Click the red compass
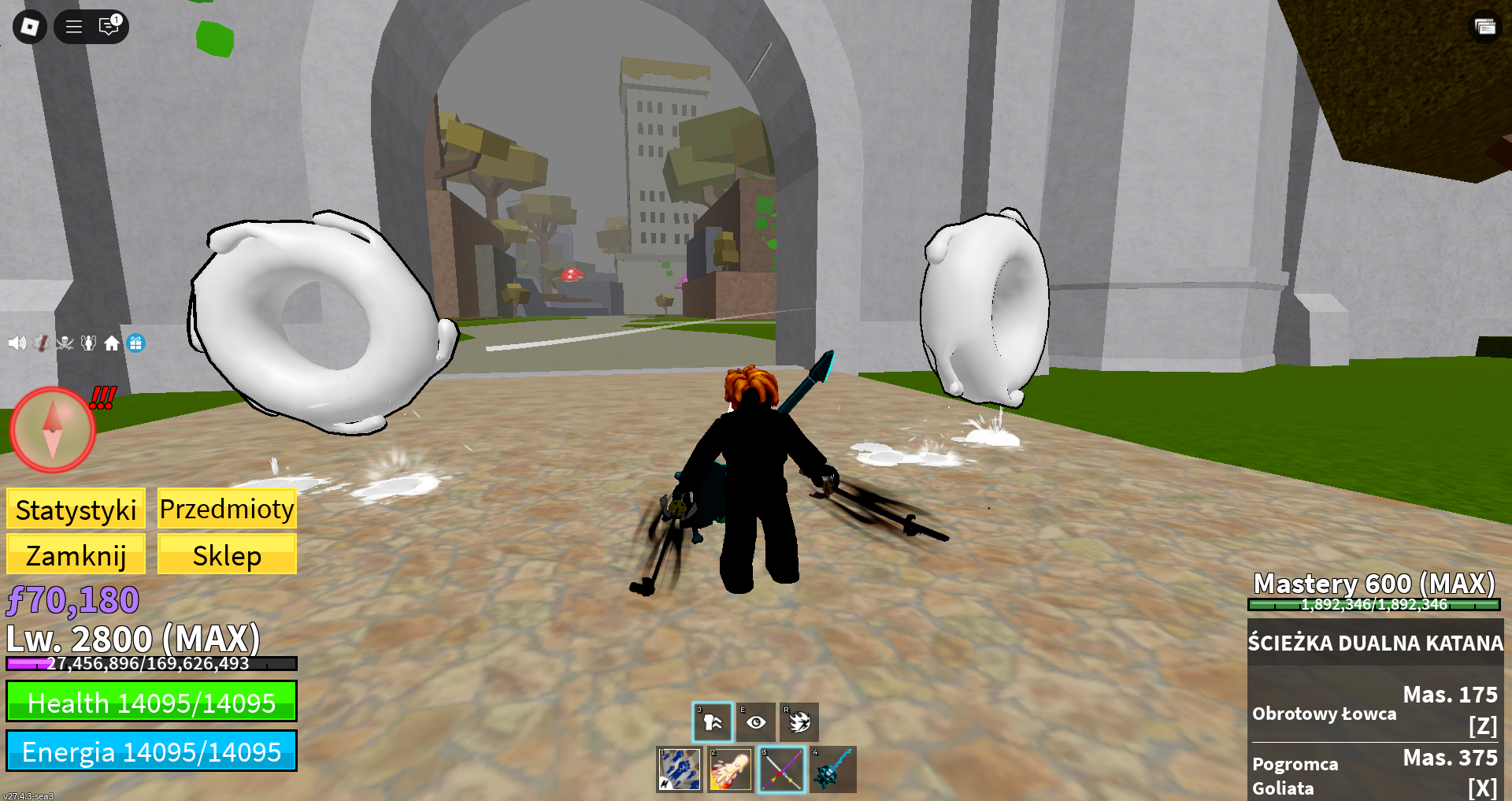1512x801 pixels. tap(53, 430)
